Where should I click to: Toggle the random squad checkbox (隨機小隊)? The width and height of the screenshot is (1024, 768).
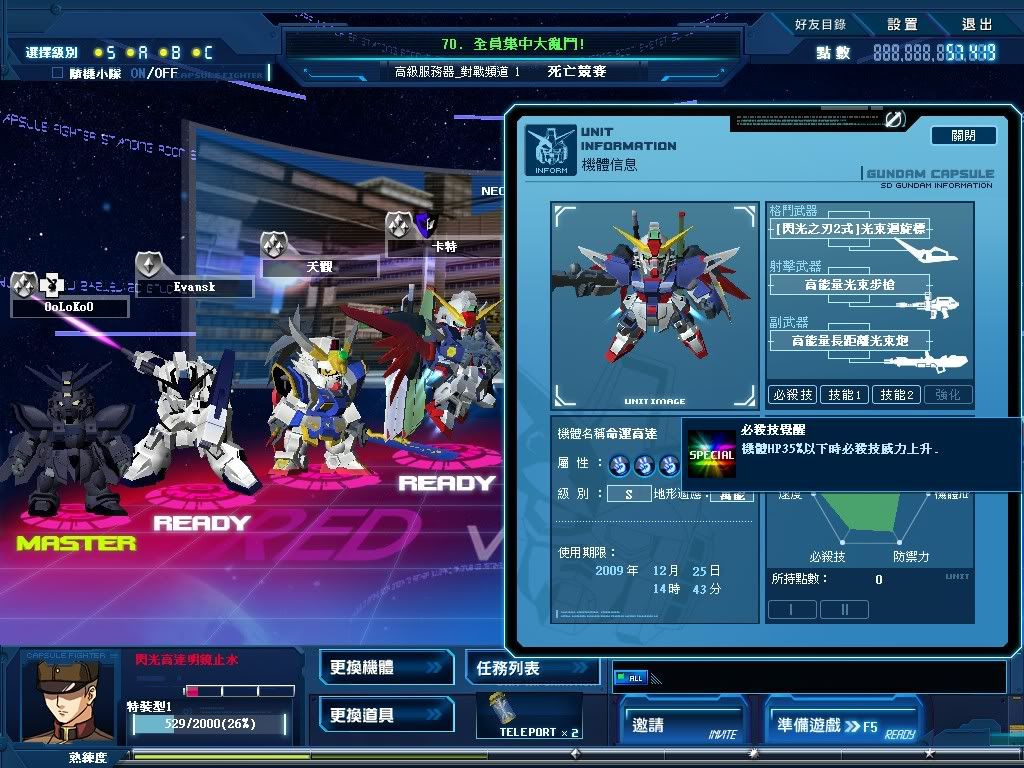[57, 73]
